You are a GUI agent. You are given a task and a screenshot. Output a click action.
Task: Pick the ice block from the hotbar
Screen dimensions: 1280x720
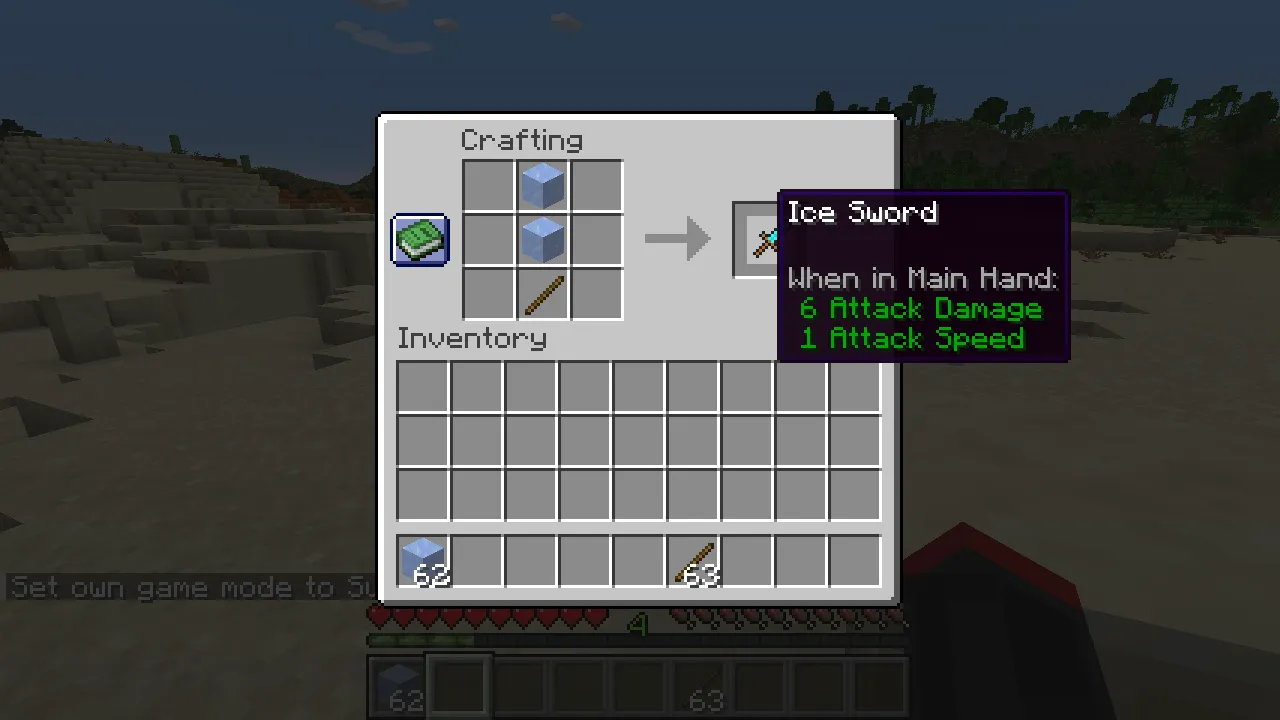coord(397,685)
